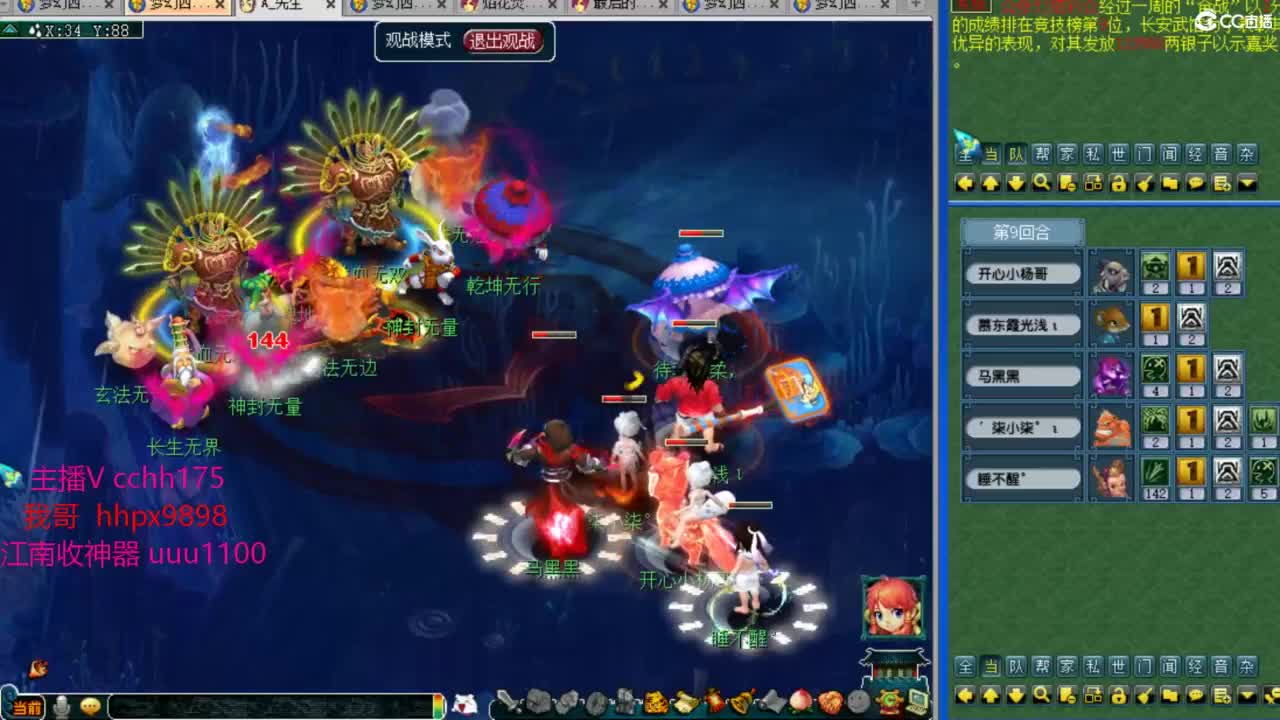Image resolution: width=1280 pixels, height=720 pixels.
Task: Toggle the 私 private chat channel filter
Action: pos(1091,156)
